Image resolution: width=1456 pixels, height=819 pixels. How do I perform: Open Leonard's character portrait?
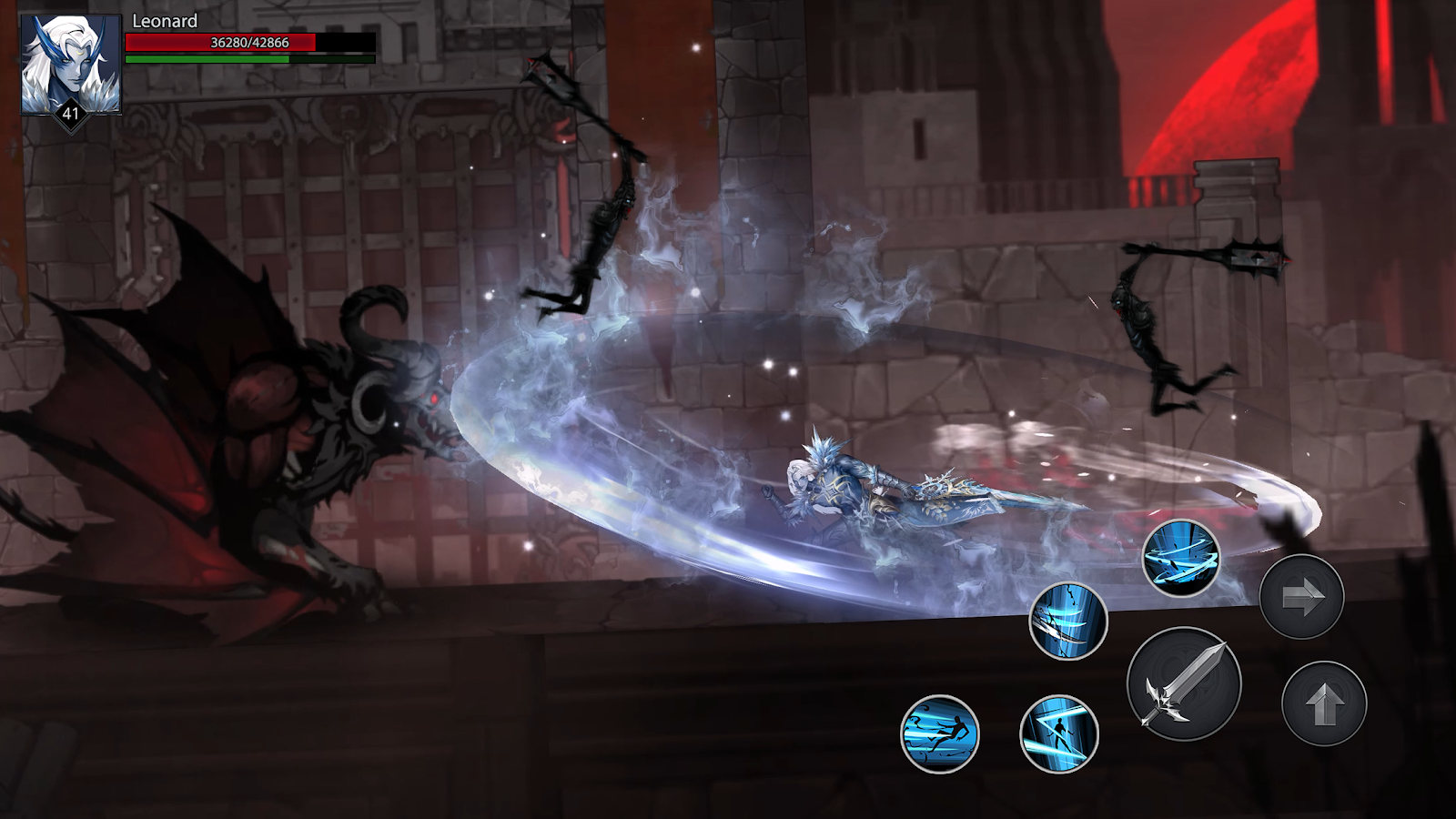(71, 66)
